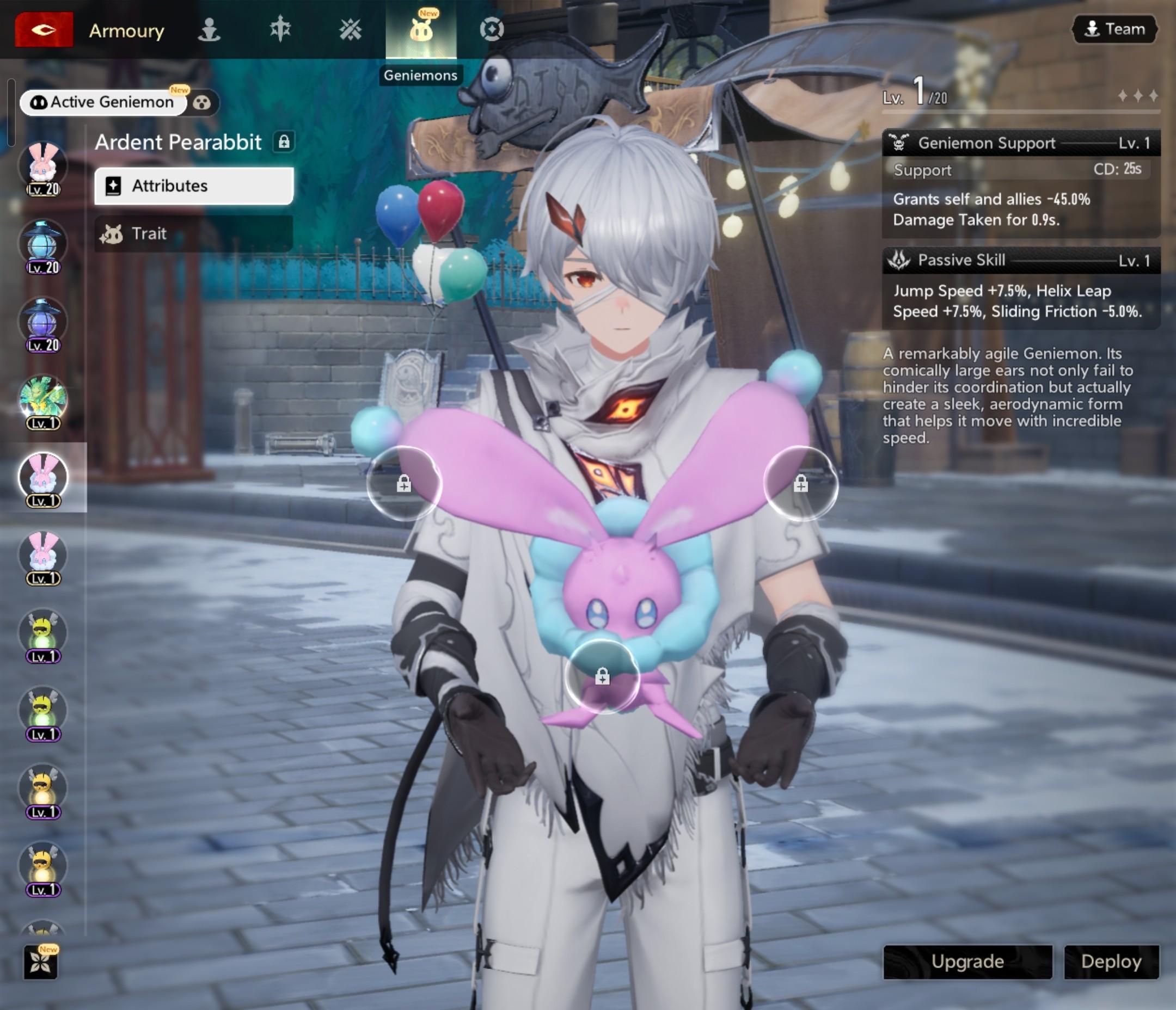
Task: Switch to the sword weapon tab
Action: [x=280, y=29]
